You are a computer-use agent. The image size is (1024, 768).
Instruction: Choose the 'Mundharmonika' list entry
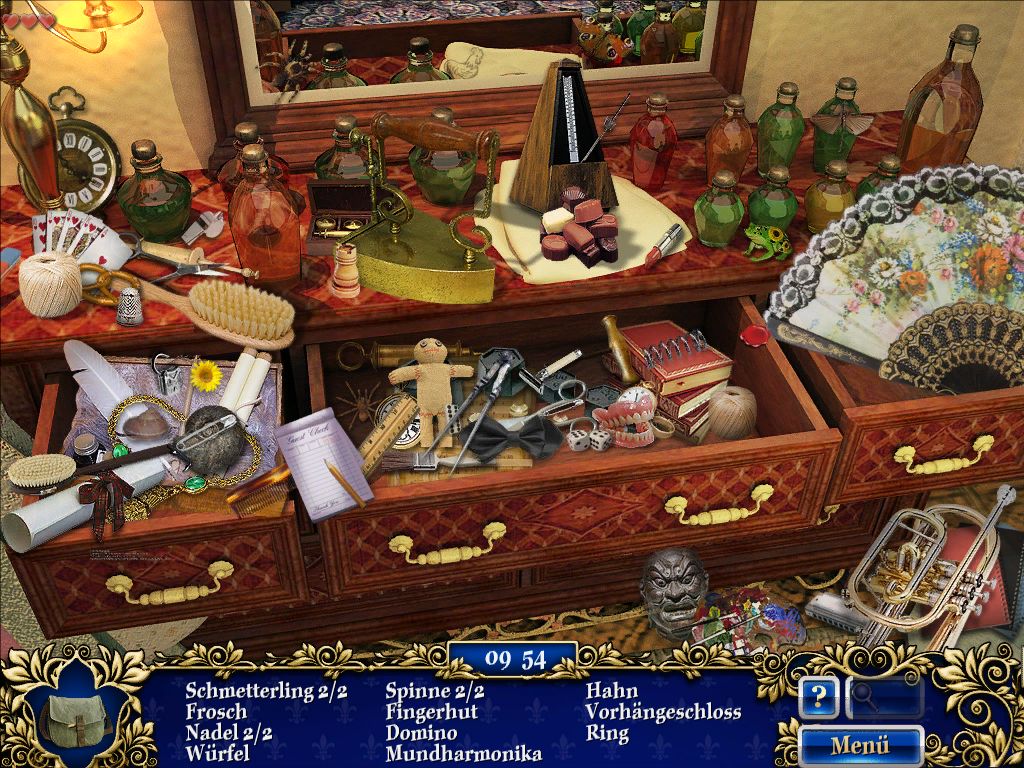[463, 753]
